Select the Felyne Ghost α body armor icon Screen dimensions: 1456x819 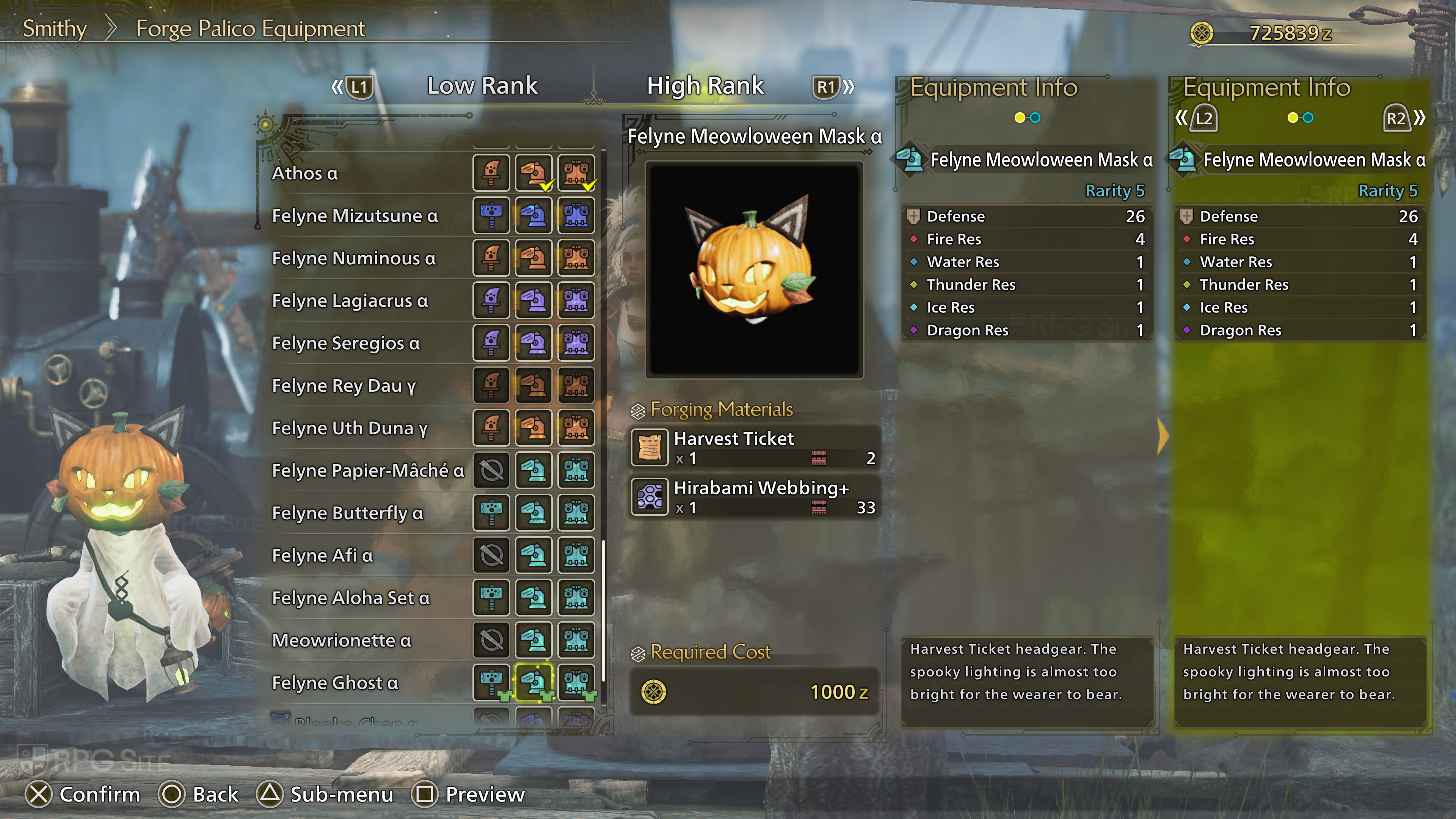point(576,682)
